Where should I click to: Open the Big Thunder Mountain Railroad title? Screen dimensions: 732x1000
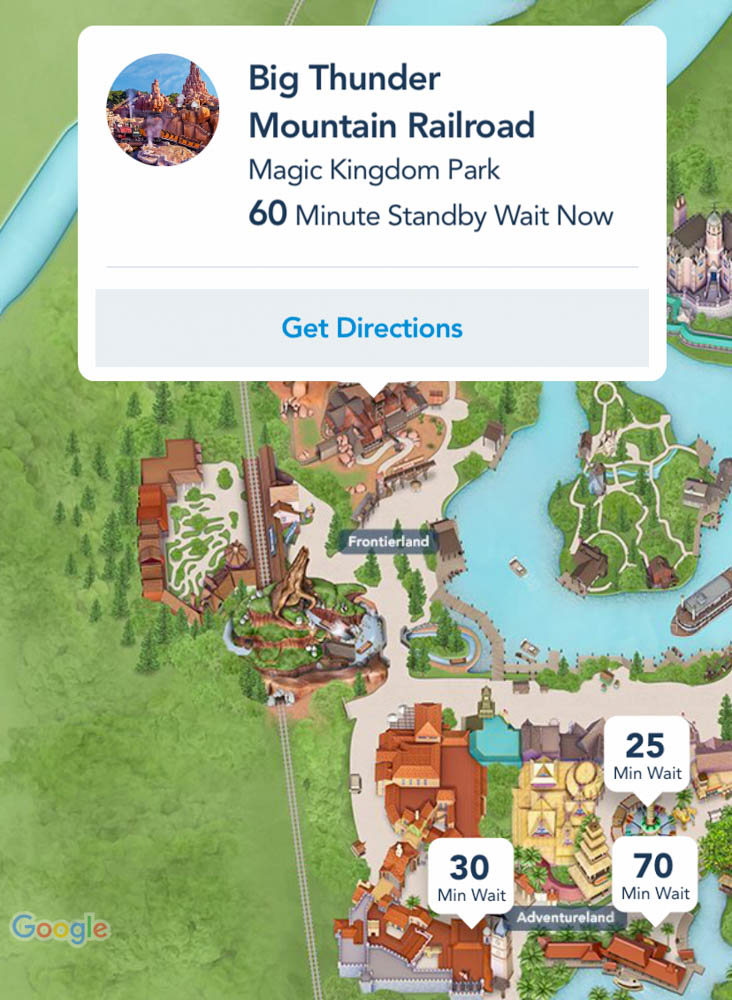(x=391, y=102)
